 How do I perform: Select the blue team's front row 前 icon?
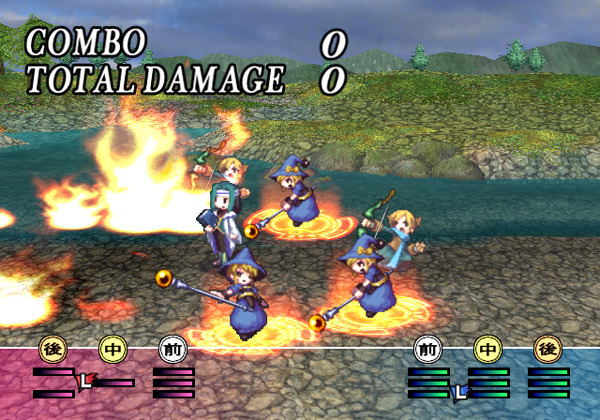pos(428,350)
